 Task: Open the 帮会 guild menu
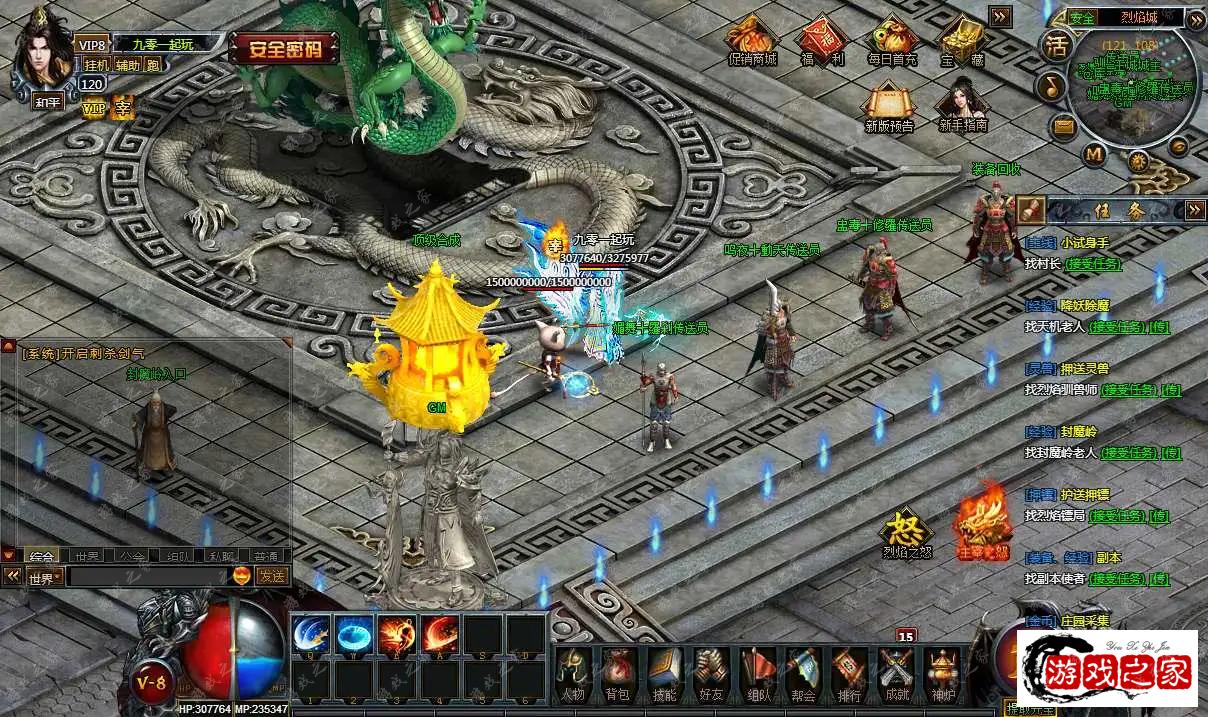click(803, 673)
